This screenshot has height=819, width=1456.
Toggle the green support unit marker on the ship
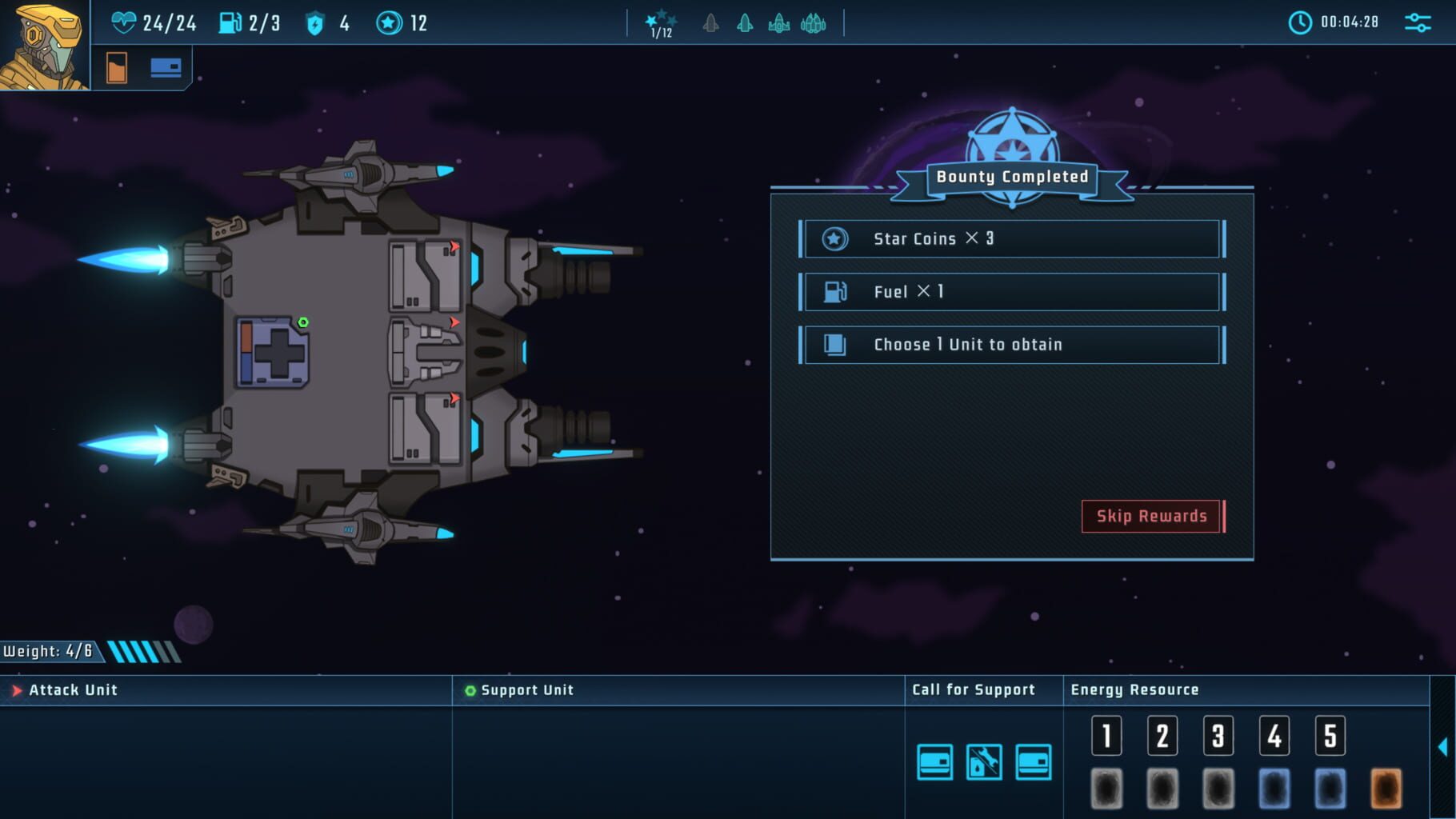point(302,322)
